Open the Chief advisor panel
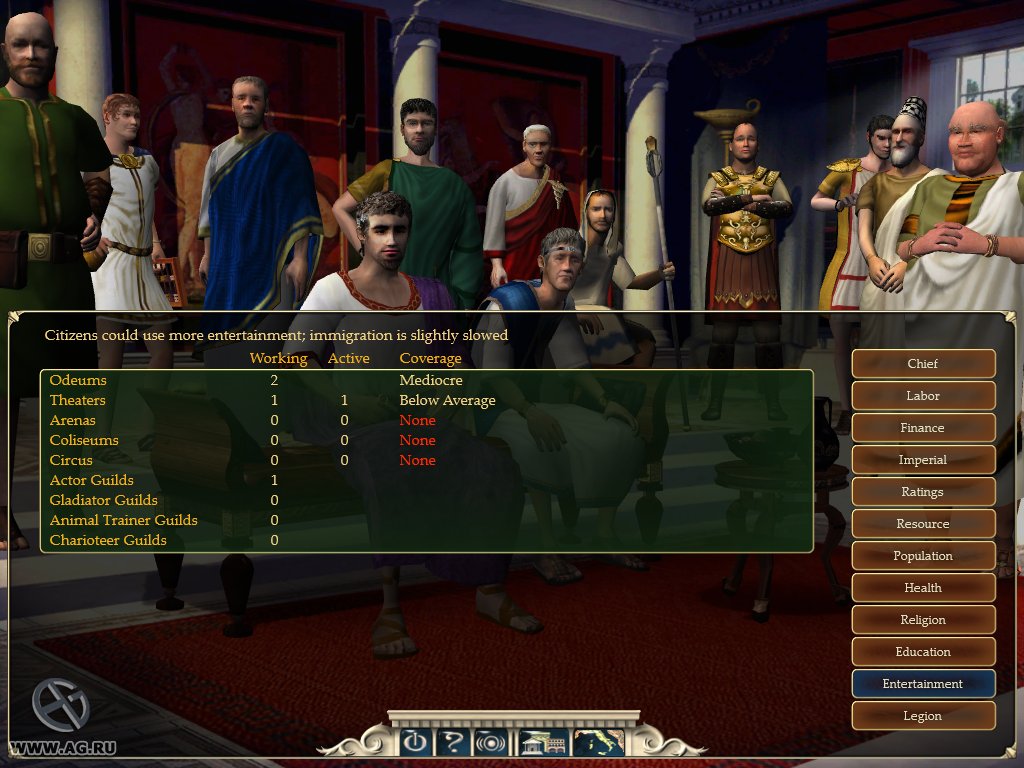 tap(923, 364)
